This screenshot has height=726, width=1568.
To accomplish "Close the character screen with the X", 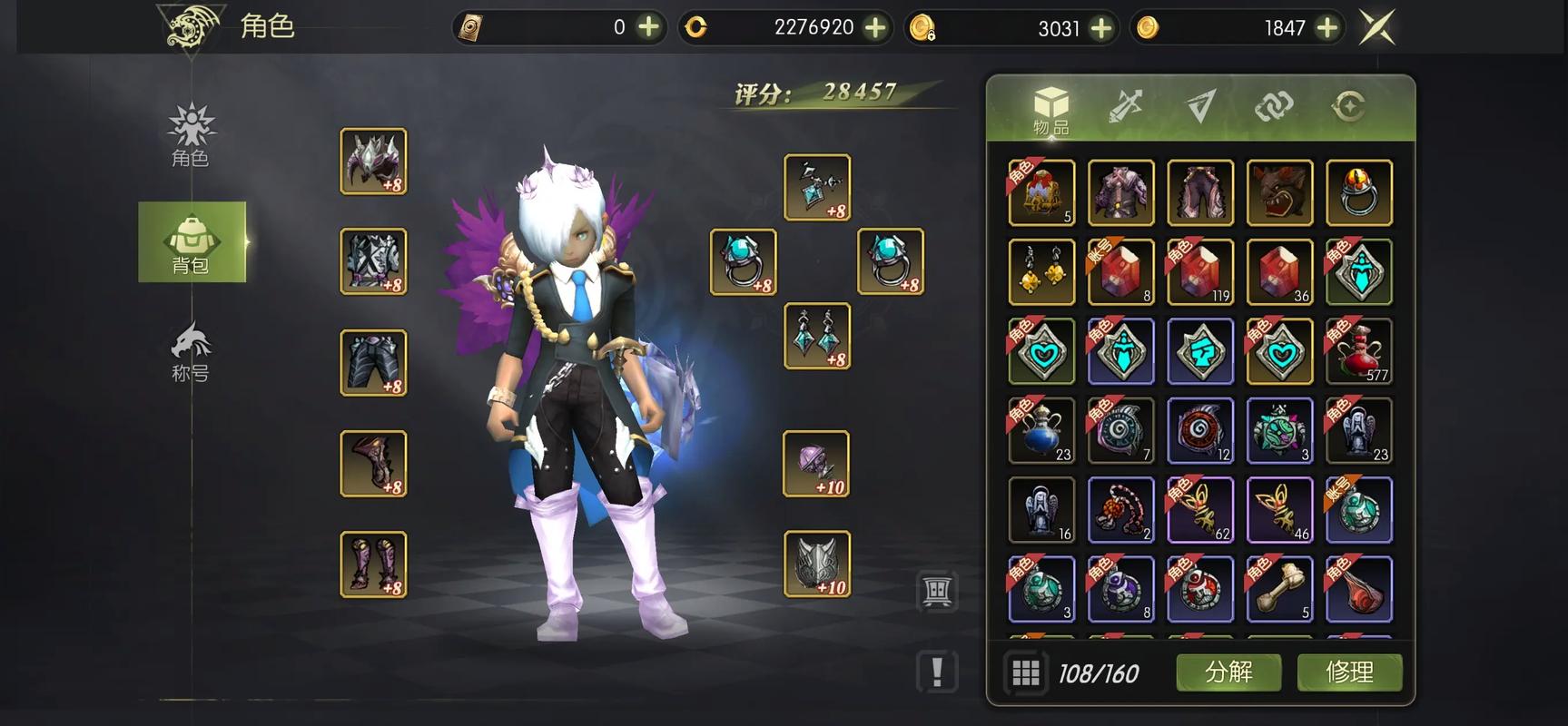I will (x=1376, y=28).
